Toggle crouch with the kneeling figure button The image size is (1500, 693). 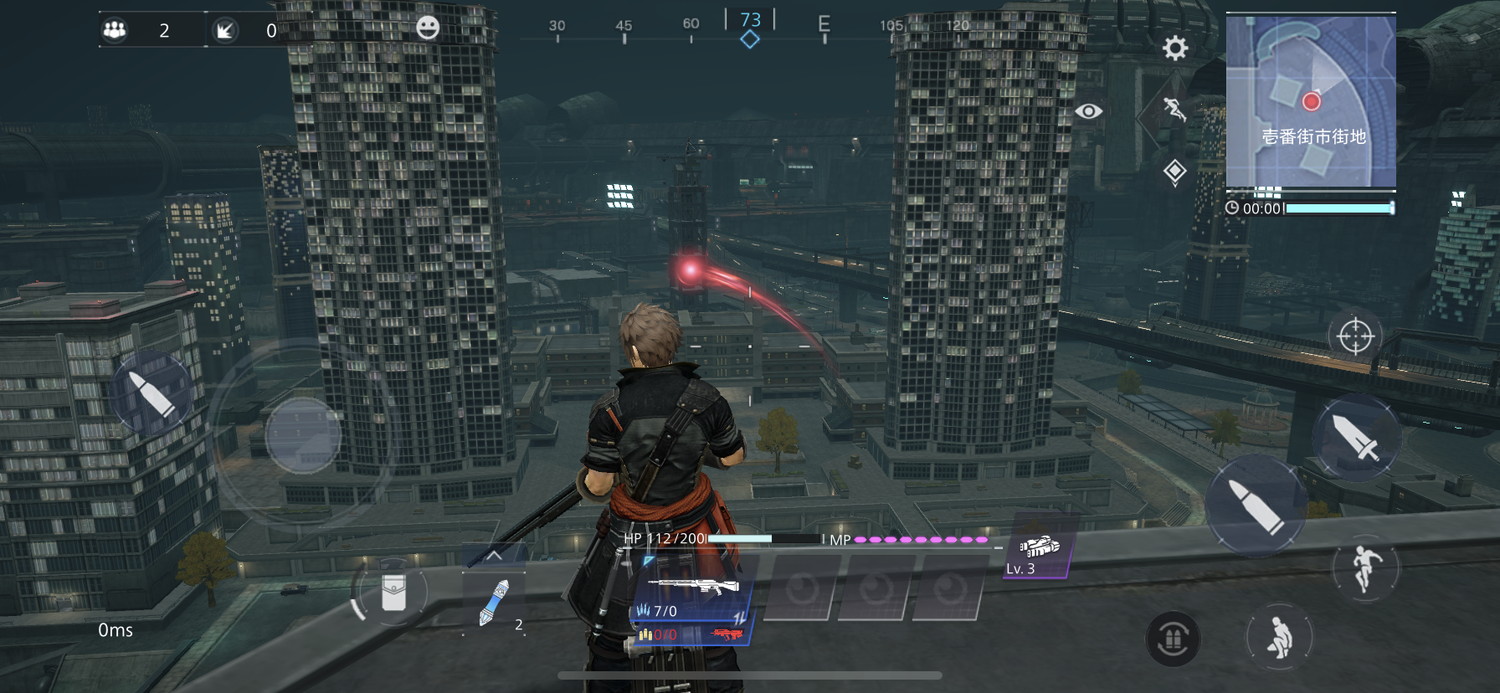(x=1279, y=637)
